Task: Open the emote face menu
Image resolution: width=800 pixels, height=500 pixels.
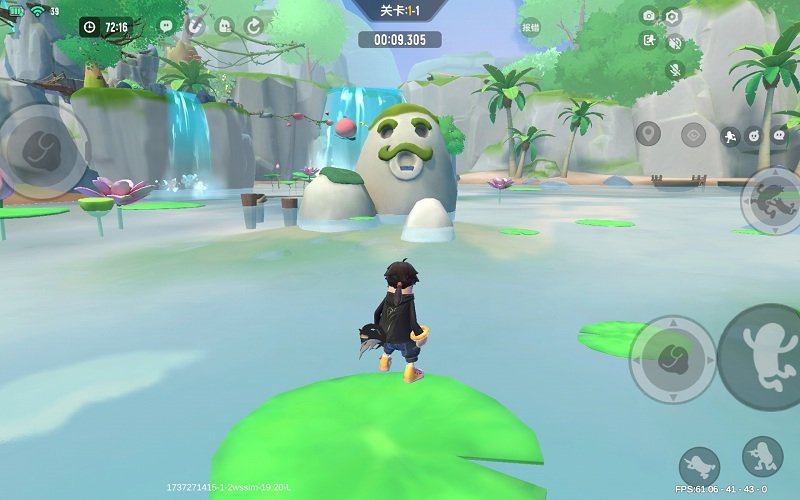Action: coord(755,135)
